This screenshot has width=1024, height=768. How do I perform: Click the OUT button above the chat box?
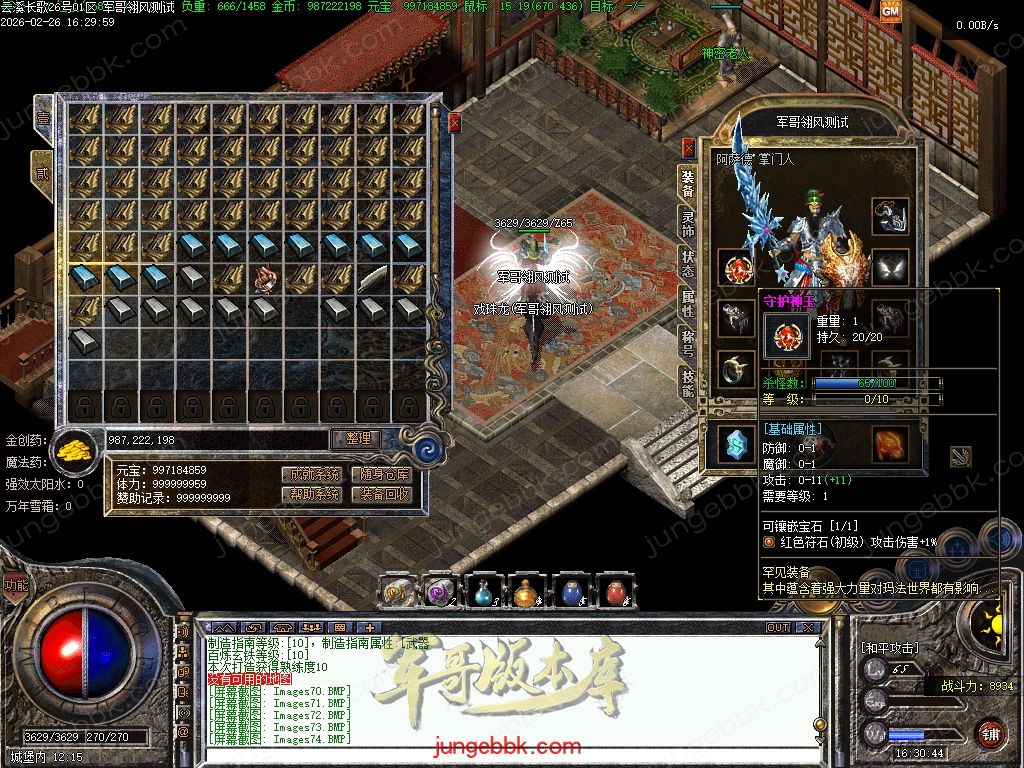(x=777, y=628)
